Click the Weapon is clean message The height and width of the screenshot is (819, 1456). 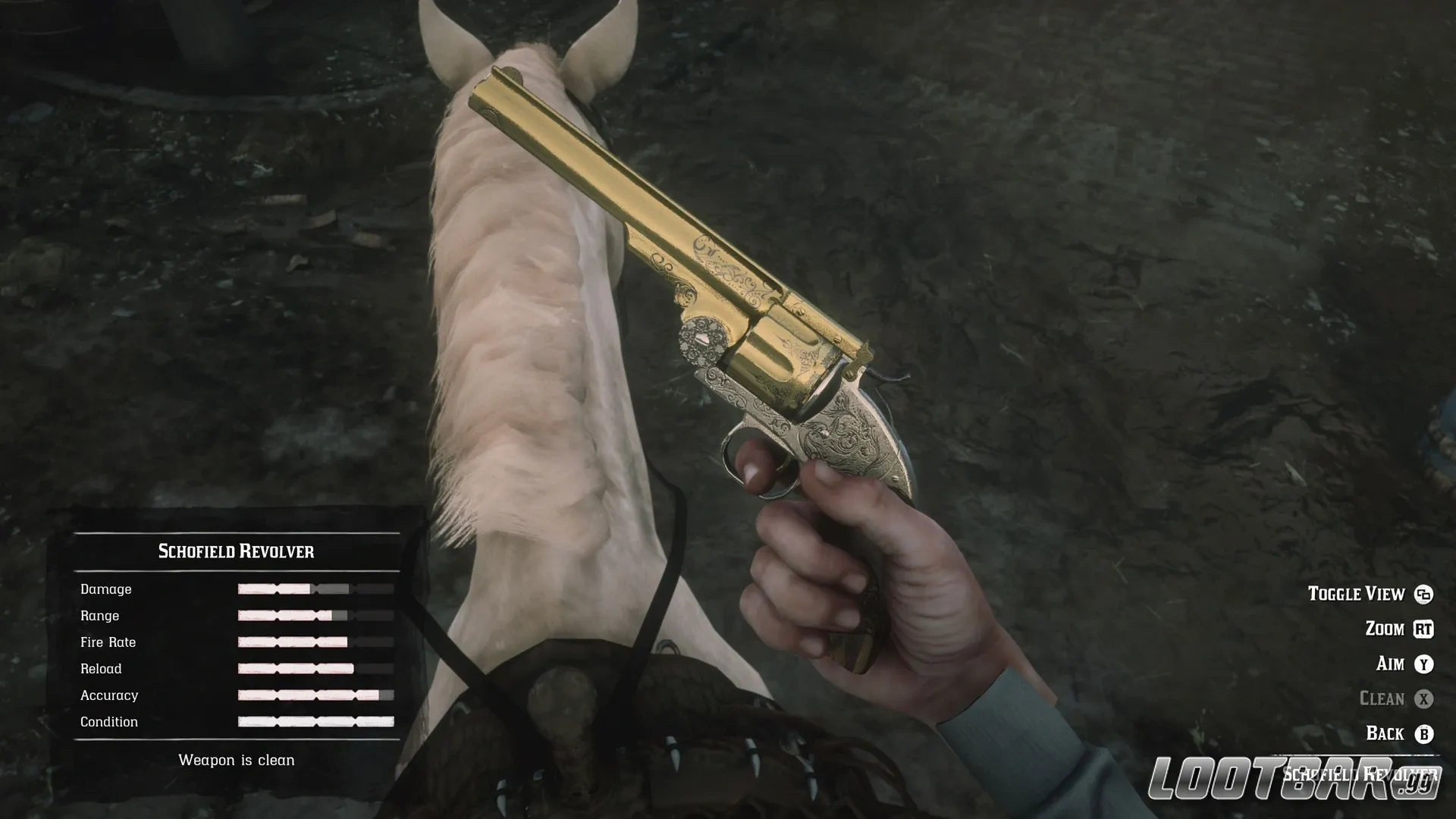(236, 759)
